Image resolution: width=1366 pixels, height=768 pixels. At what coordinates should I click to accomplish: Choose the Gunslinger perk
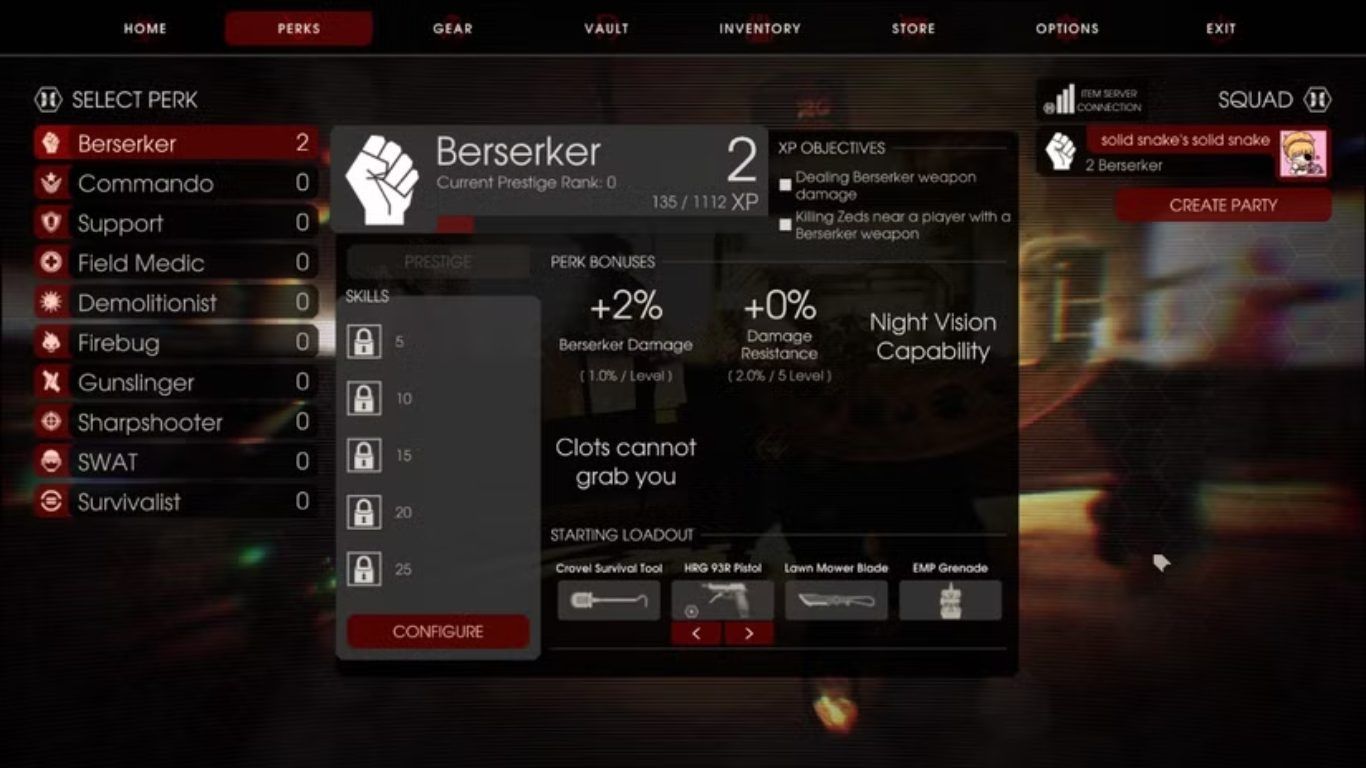coord(175,383)
